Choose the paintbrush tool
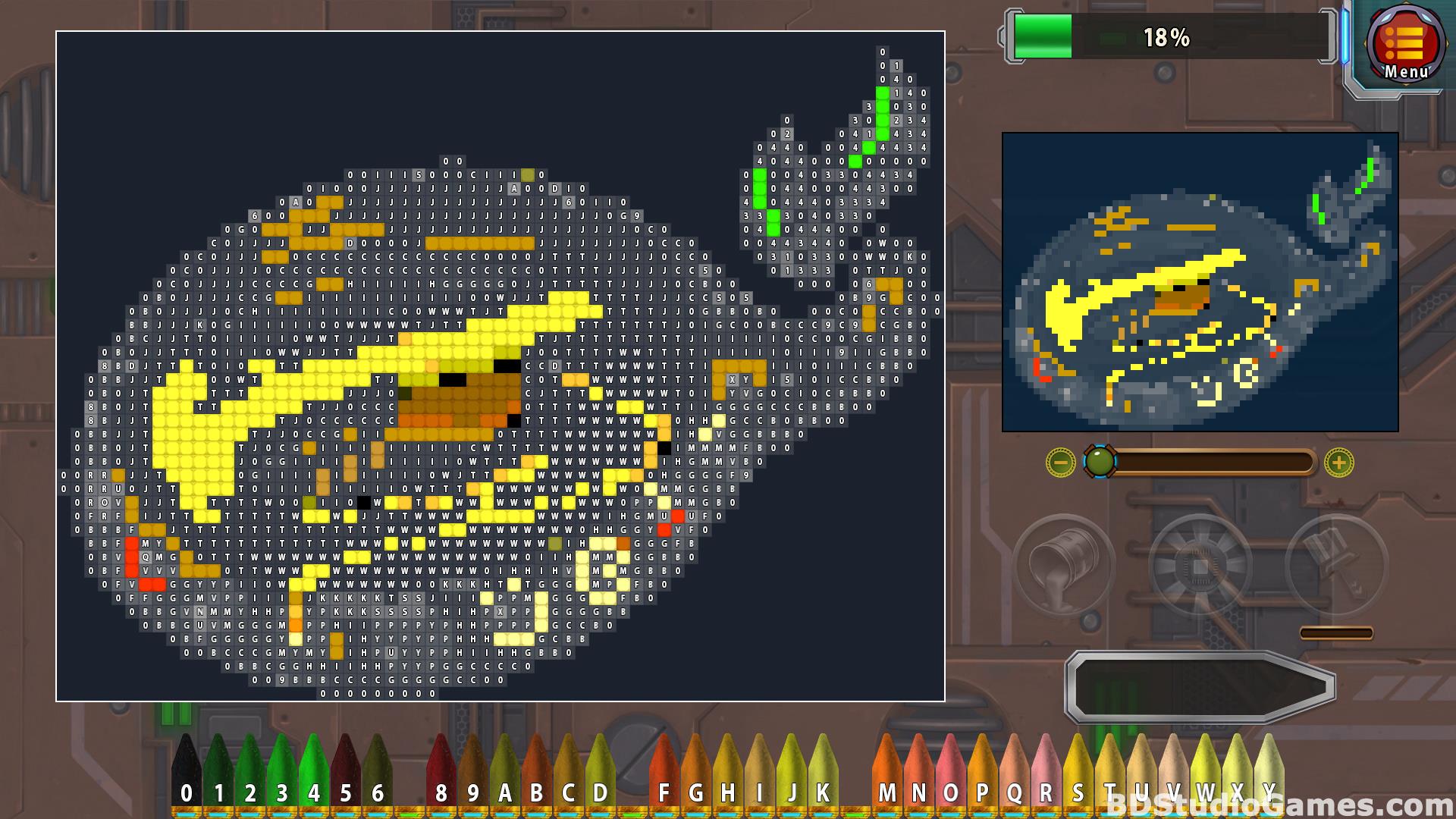Viewport: 1456px width, 819px height. [1336, 565]
